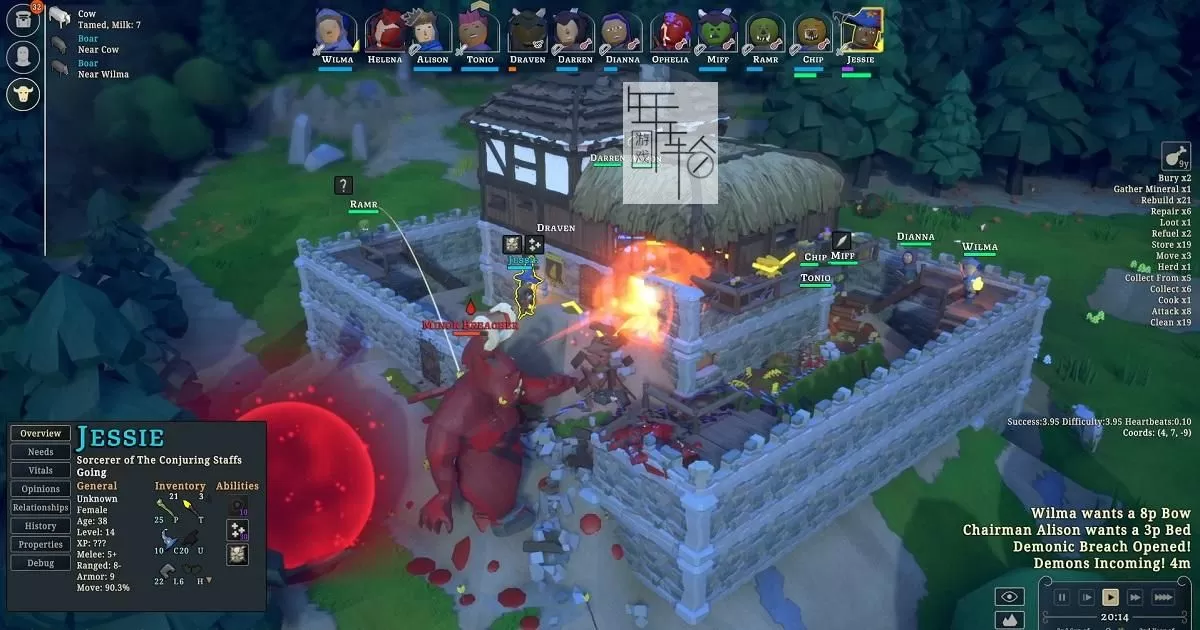This screenshot has width=1200, height=630.
Task: Open the treasure chest stockpile panel
Action: point(22,20)
